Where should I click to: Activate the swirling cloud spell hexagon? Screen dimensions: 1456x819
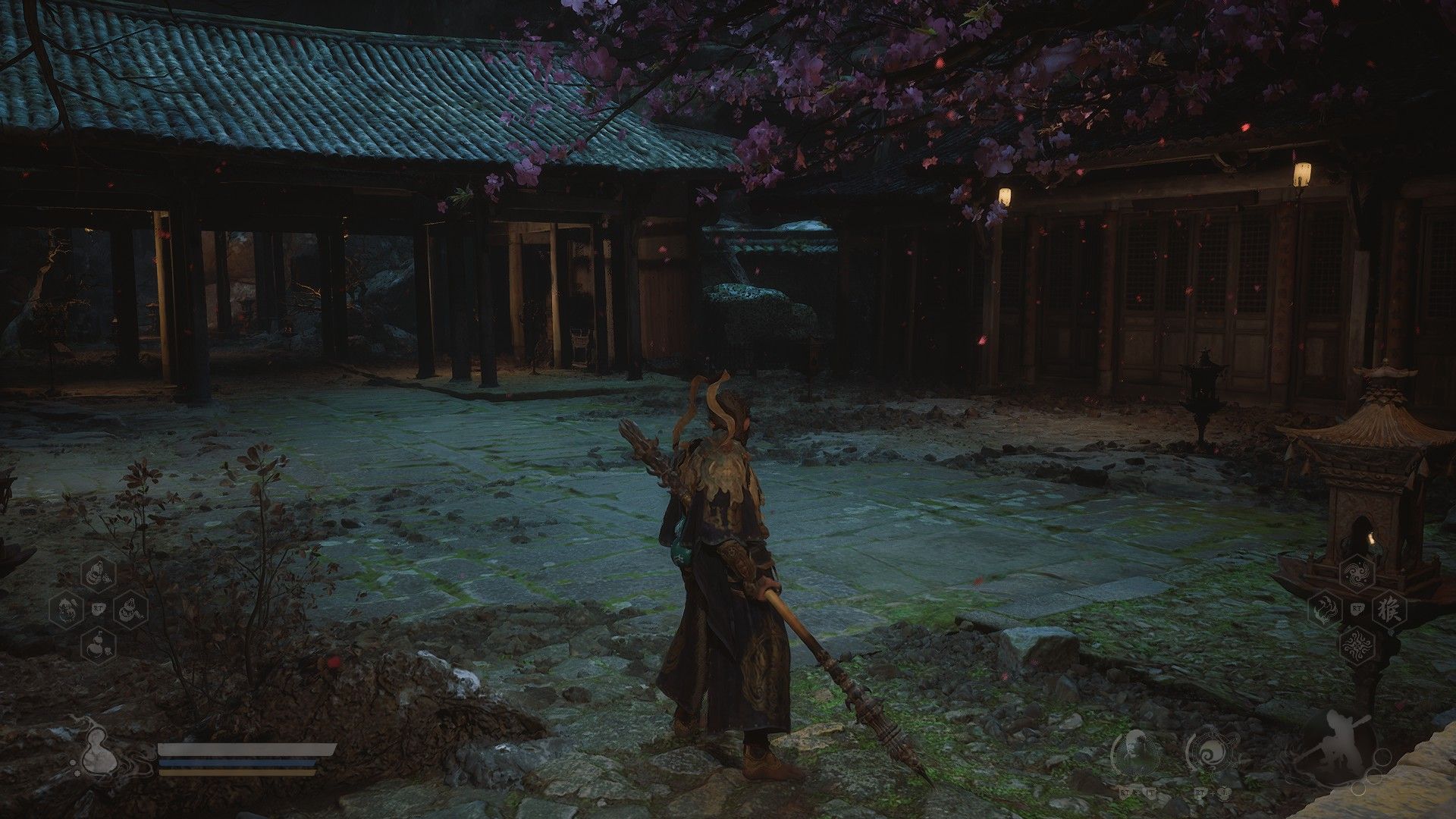click(x=1357, y=574)
